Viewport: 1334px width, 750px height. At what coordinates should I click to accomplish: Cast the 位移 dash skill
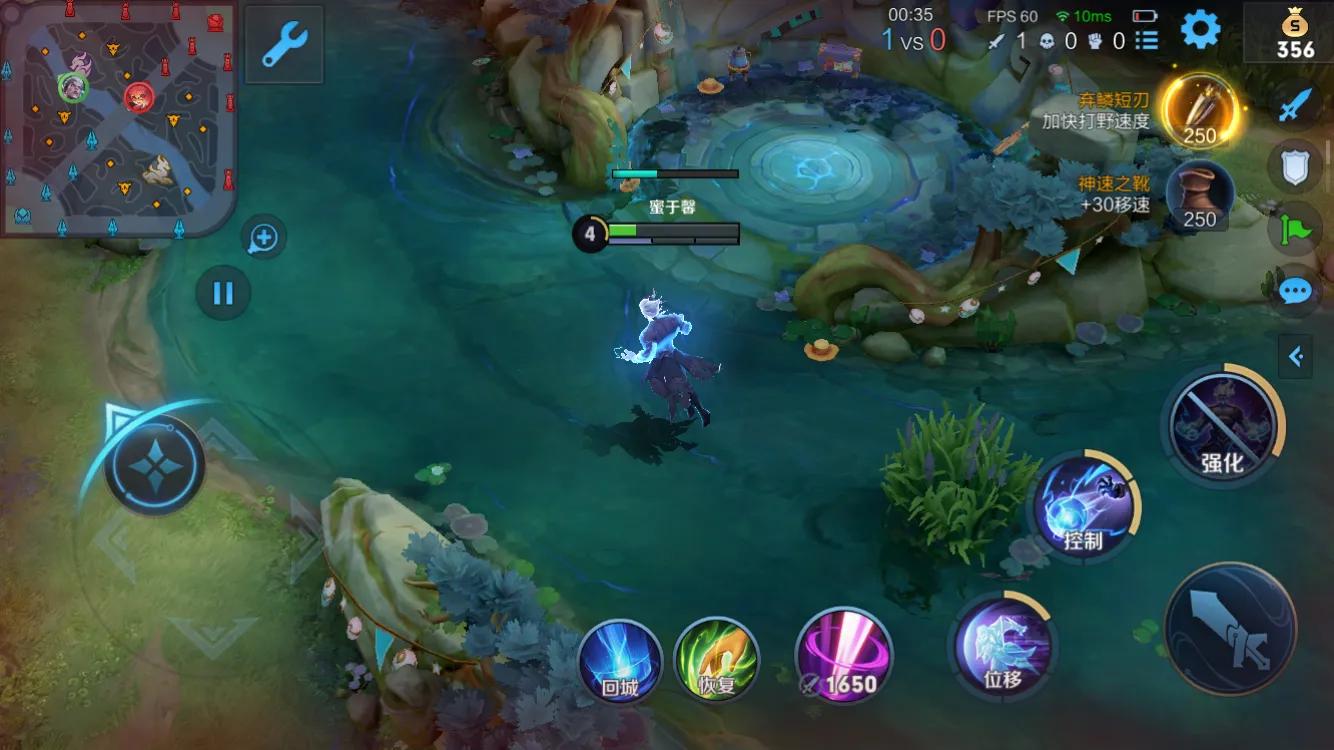1002,645
